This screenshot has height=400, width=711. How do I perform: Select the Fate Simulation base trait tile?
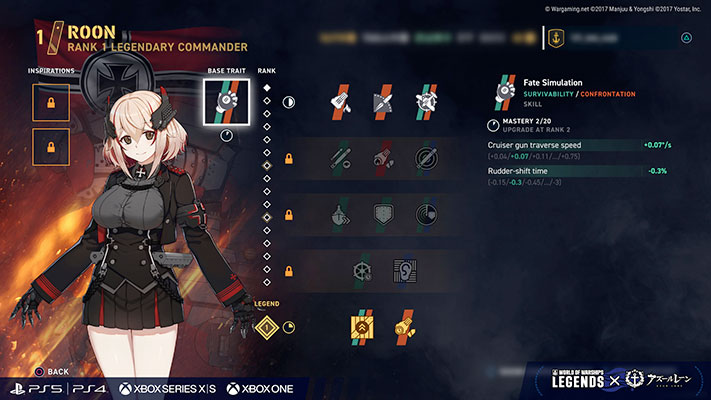tap(225, 101)
